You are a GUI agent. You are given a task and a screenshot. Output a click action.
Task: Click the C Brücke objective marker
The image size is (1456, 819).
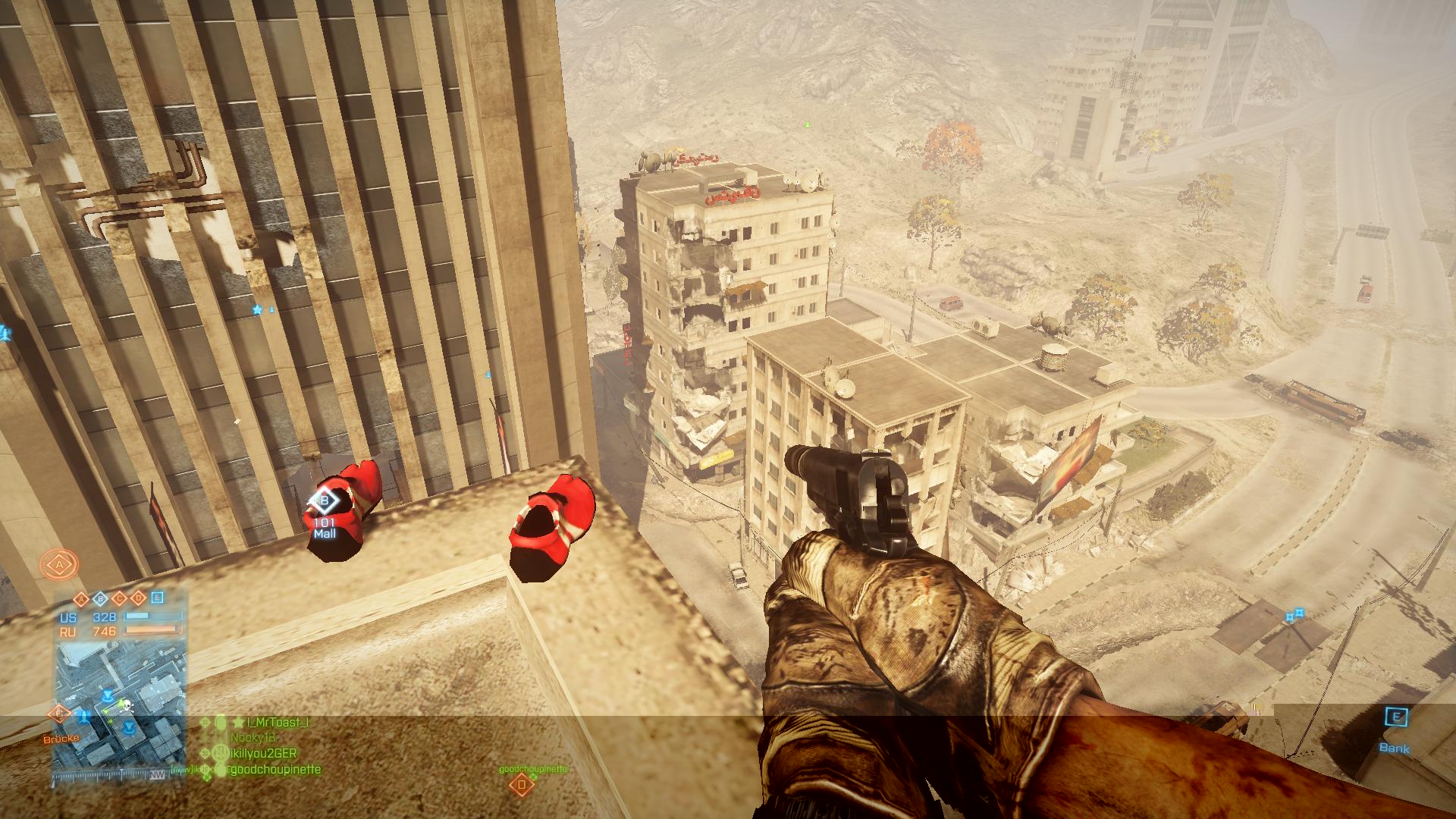click(x=59, y=714)
